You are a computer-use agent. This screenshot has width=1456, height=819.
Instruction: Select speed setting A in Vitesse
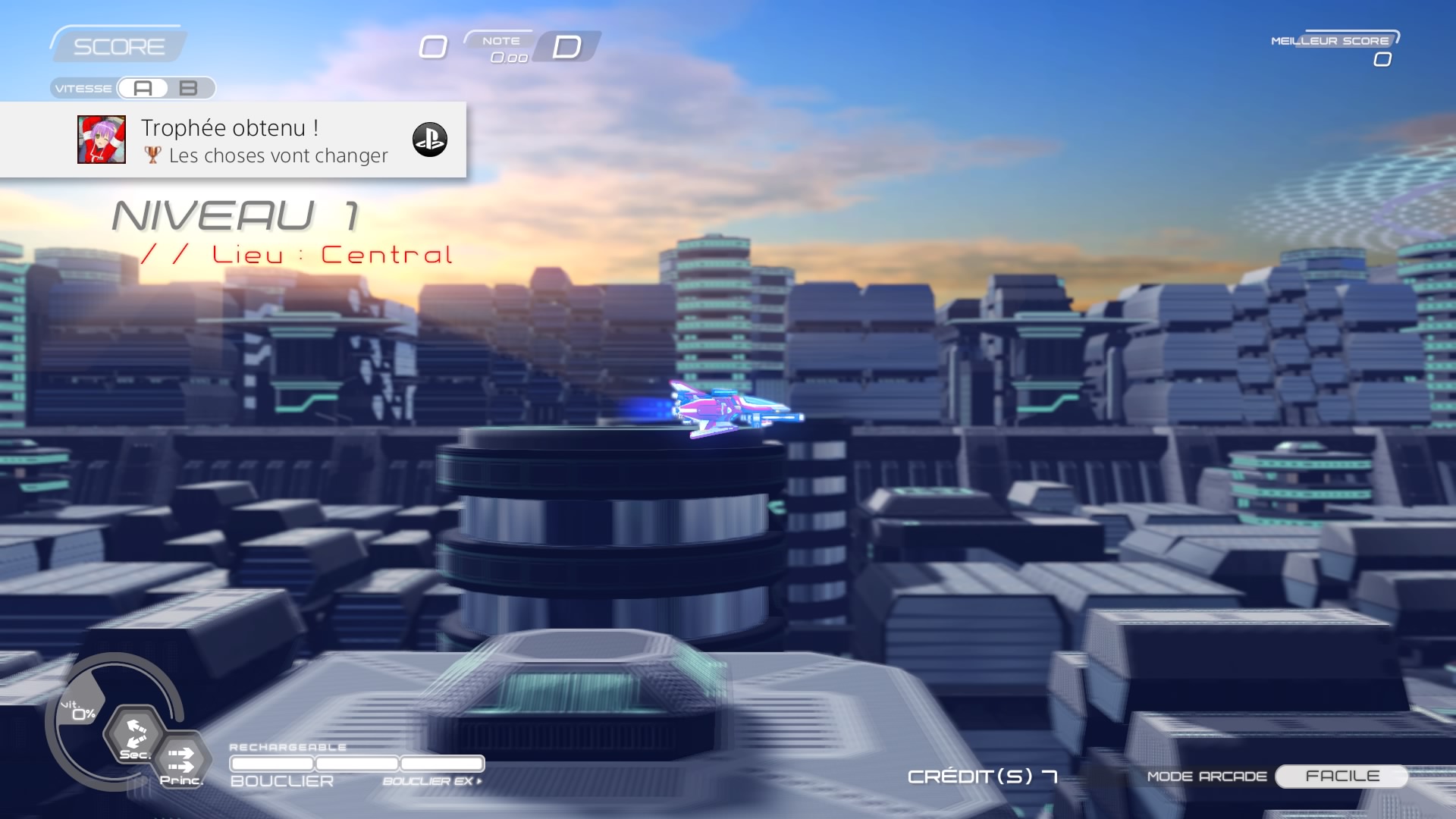coord(143,89)
